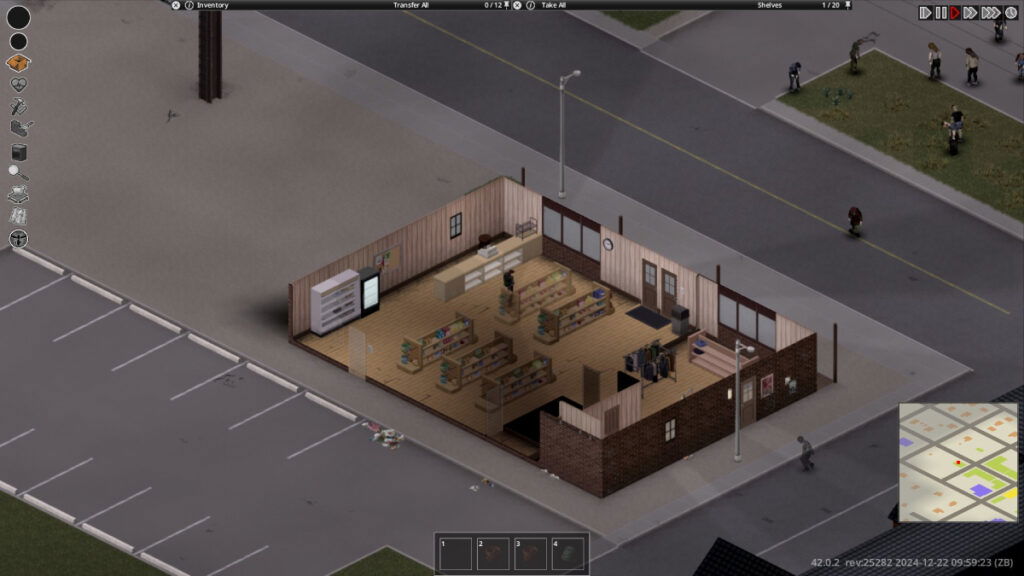1024x576 pixels.
Task: Open the inventory crate icon
Action: point(18,63)
